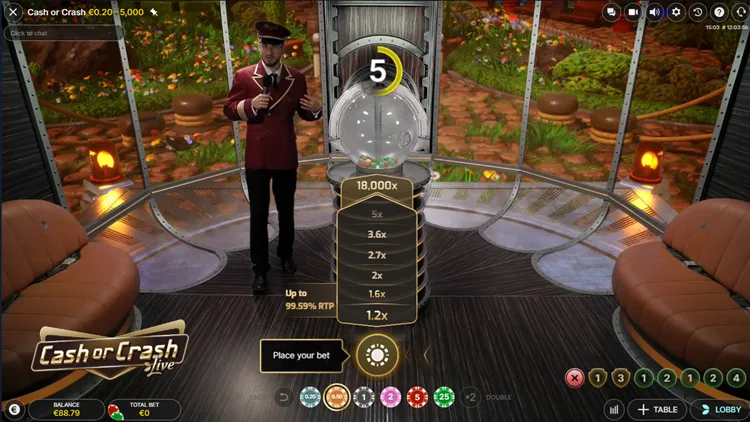Undo the last bet
Screen dimensions: 750x422
(283, 397)
